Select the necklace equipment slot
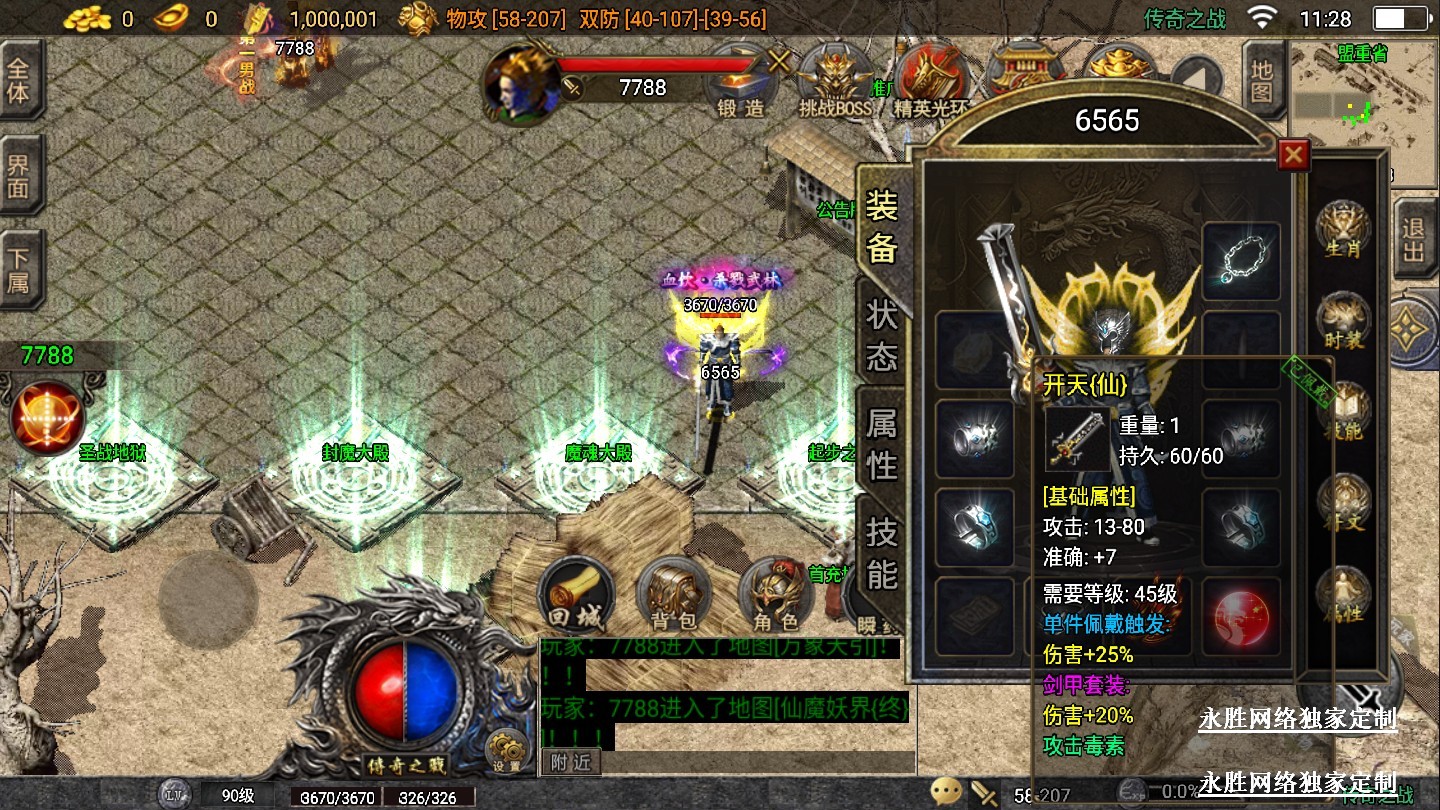The height and width of the screenshot is (810, 1440). coord(1241,262)
